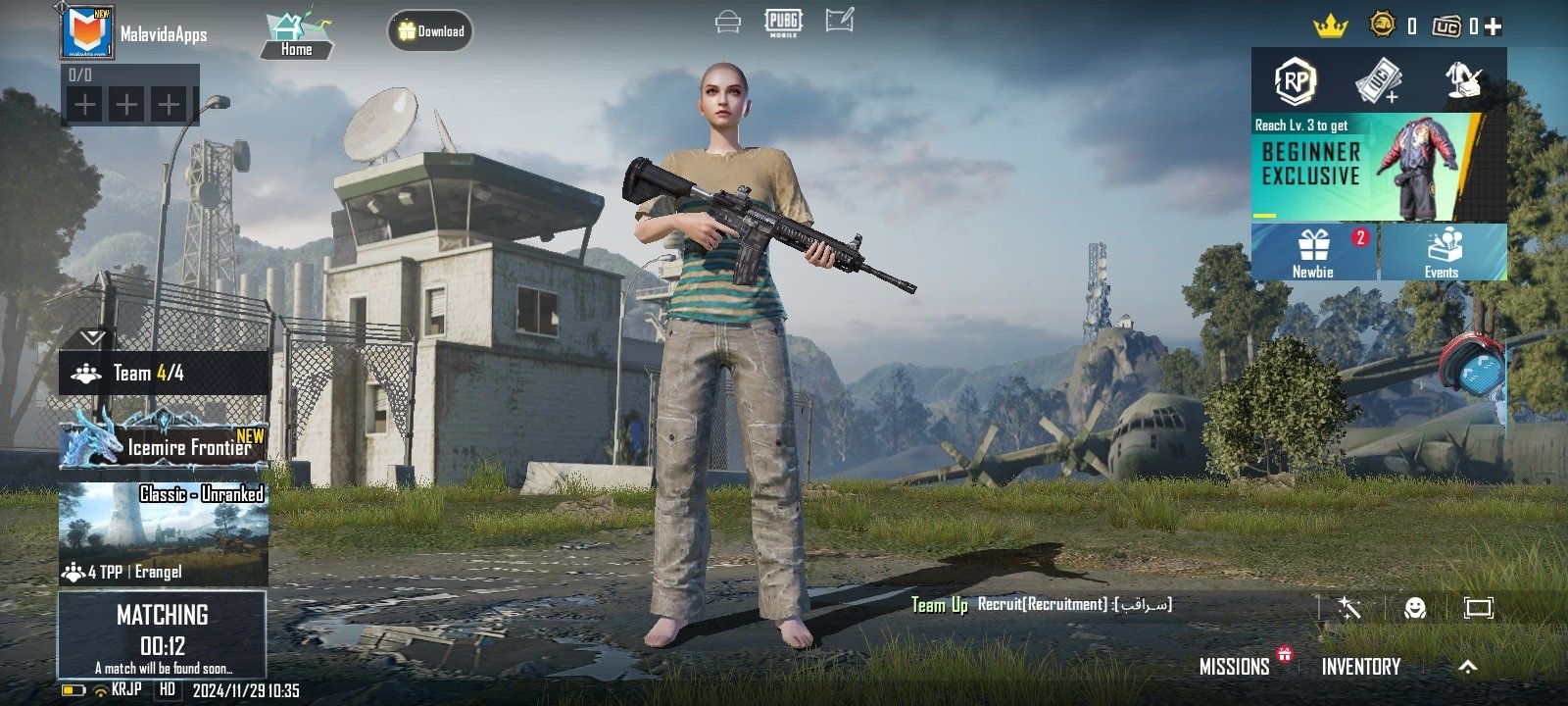Expand the upward chevron beside Inventory
Screen dimensions: 1568x706
point(1468,666)
